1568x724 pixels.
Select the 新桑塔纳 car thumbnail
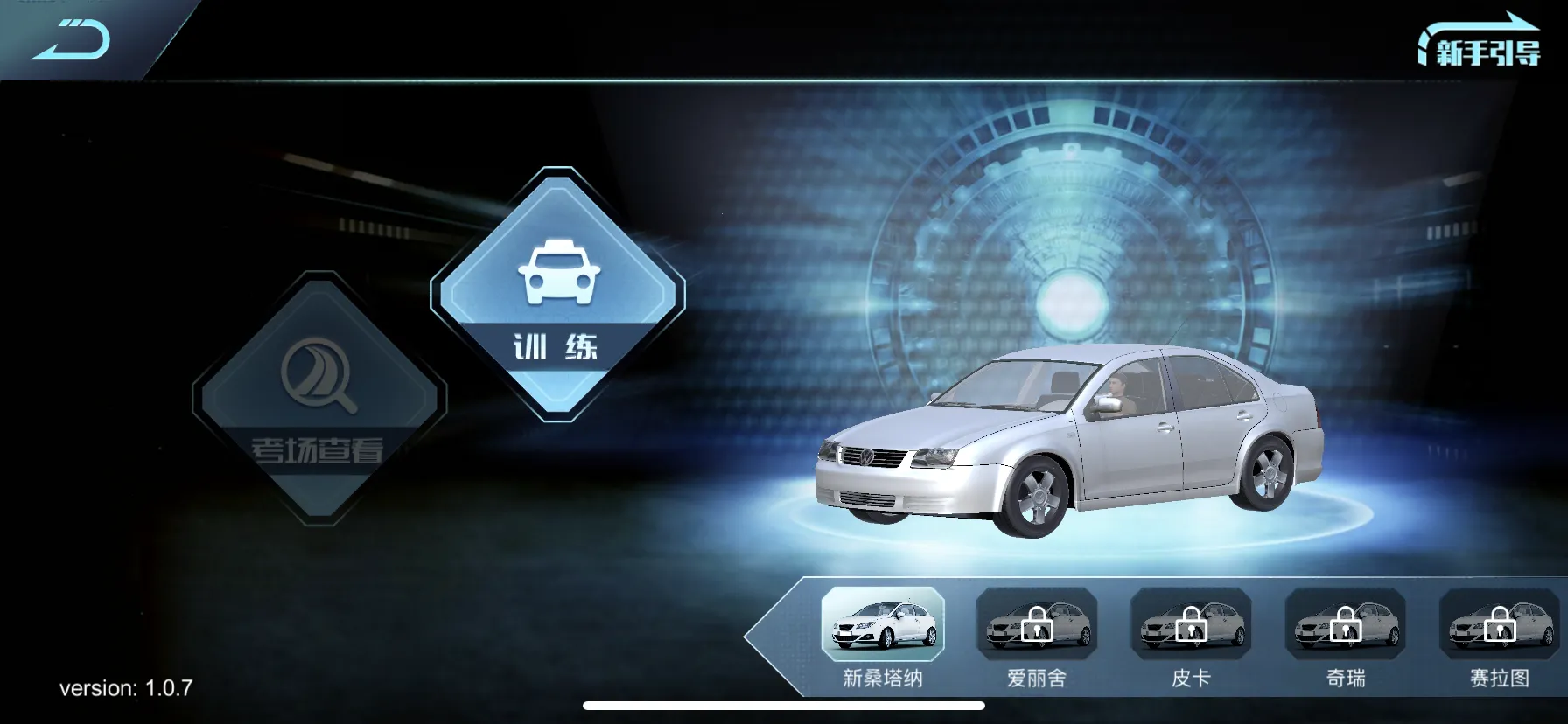[883, 625]
